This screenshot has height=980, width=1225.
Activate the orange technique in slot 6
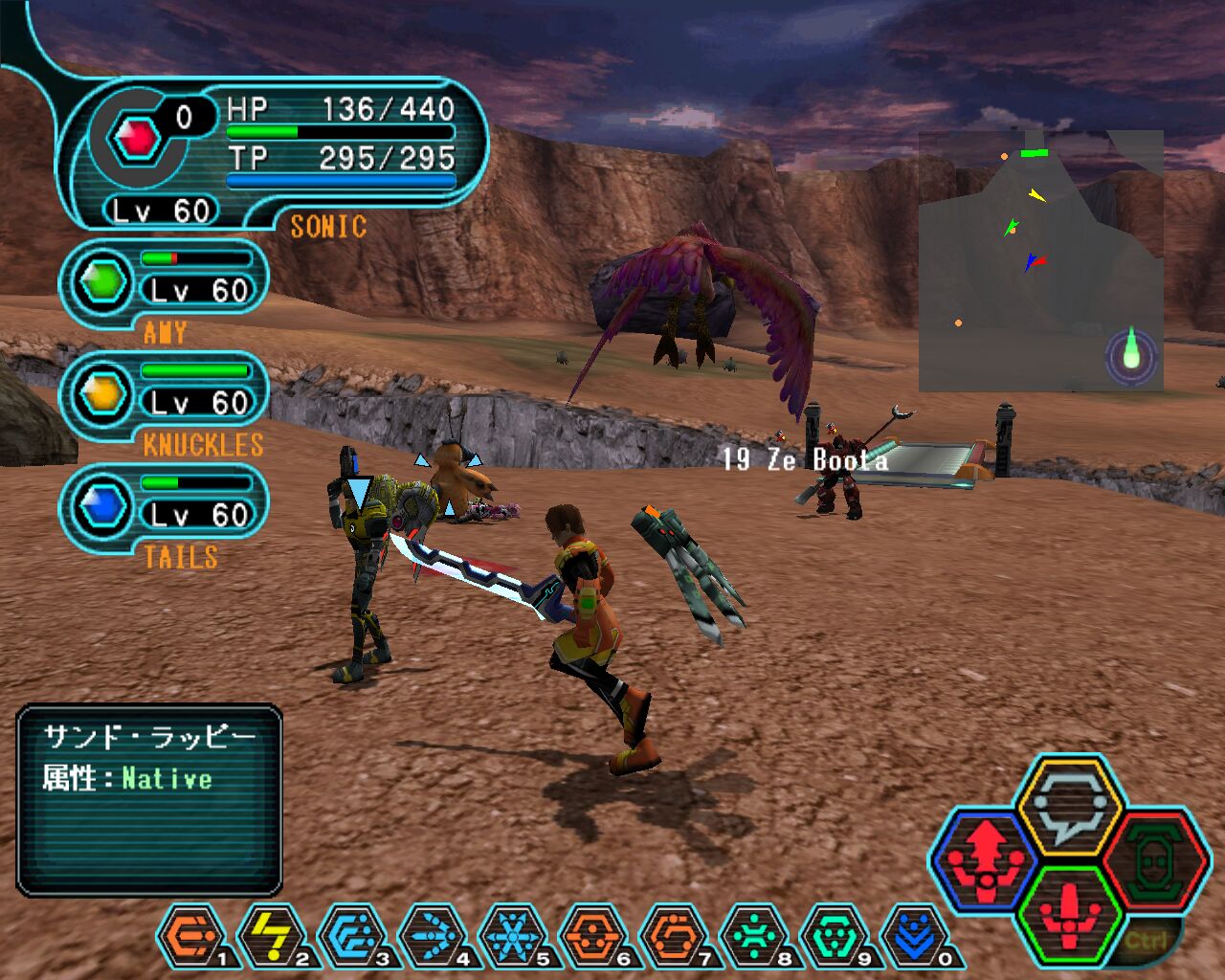pyautogui.click(x=592, y=935)
